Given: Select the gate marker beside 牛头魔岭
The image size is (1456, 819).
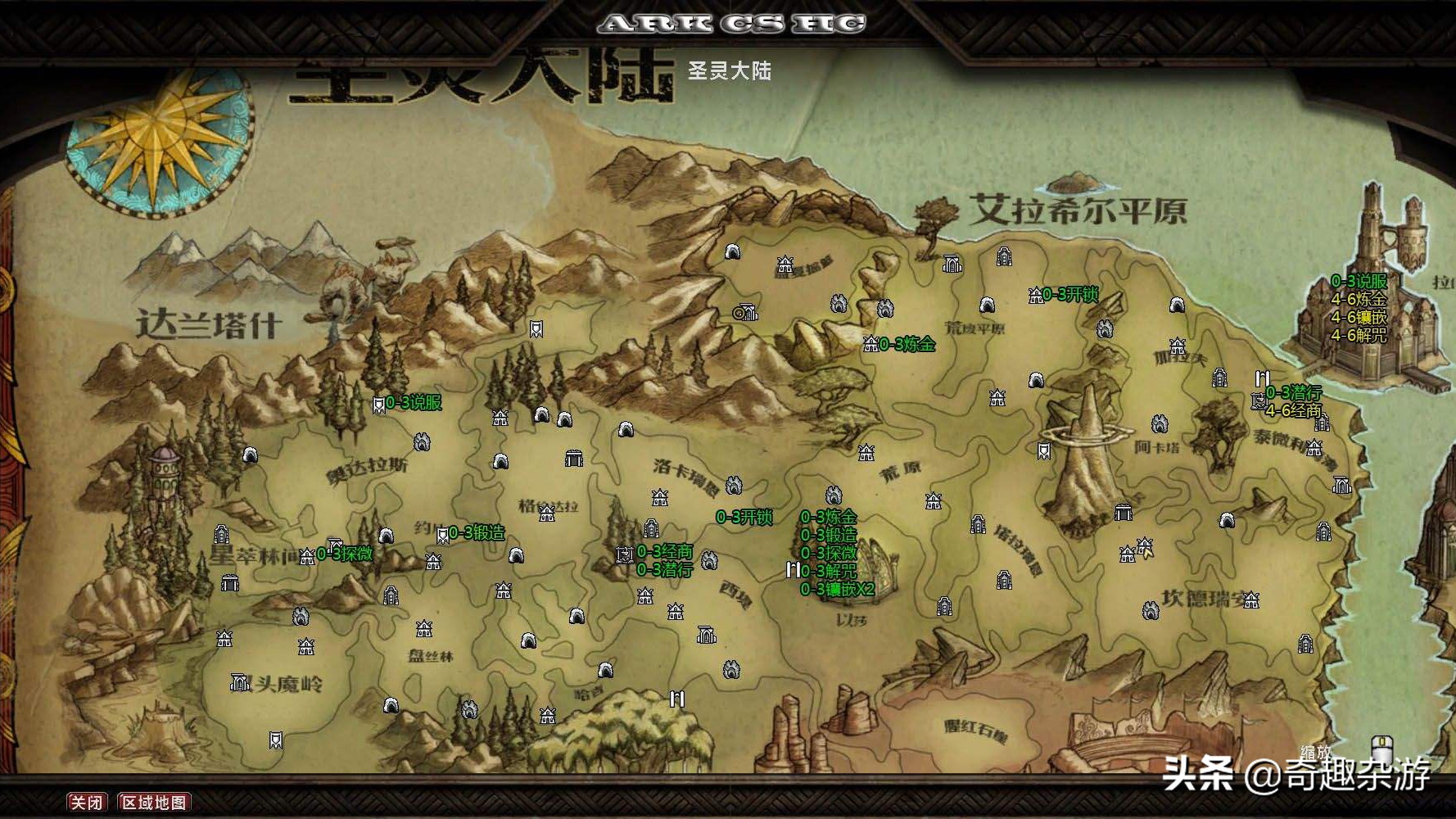Looking at the screenshot, I should pos(240,682).
